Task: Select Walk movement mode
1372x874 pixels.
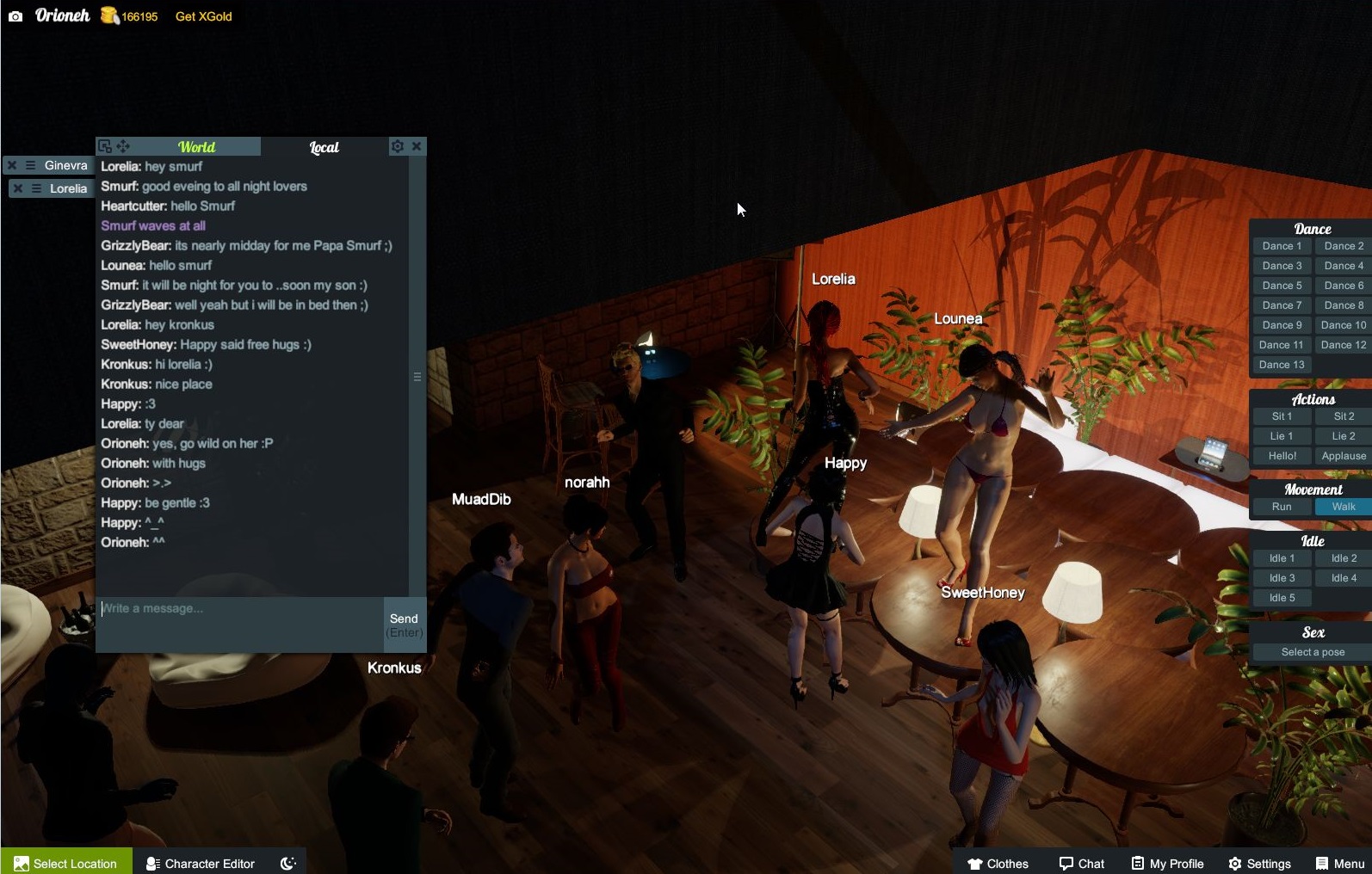Action: (x=1342, y=507)
